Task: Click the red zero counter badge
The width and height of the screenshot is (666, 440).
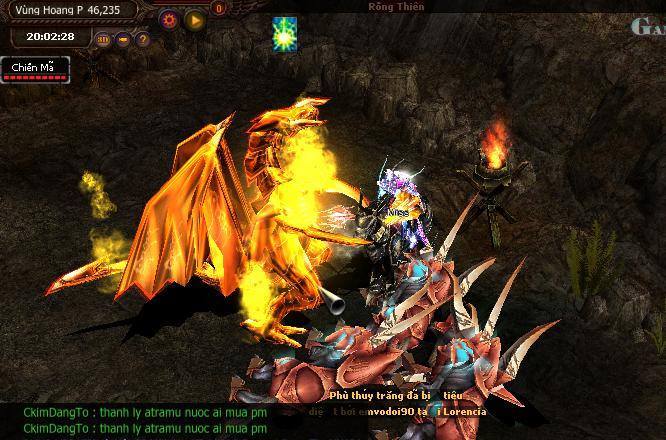Action: [219, 9]
